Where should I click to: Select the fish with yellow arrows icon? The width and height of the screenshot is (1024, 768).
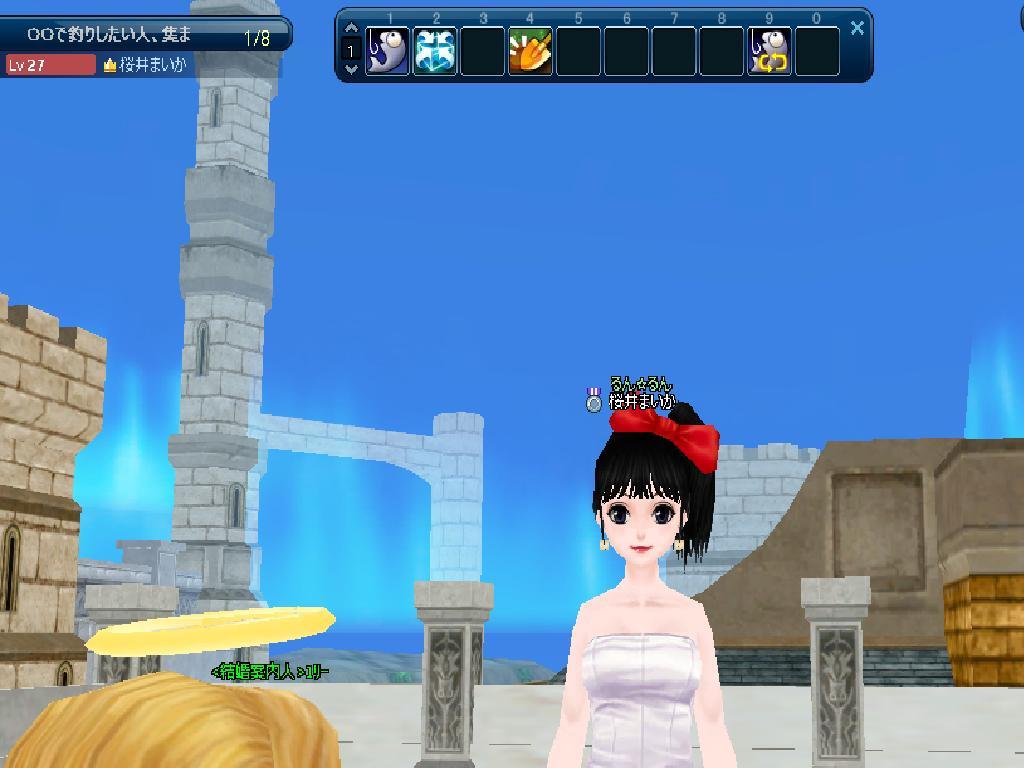tap(769, 51)
